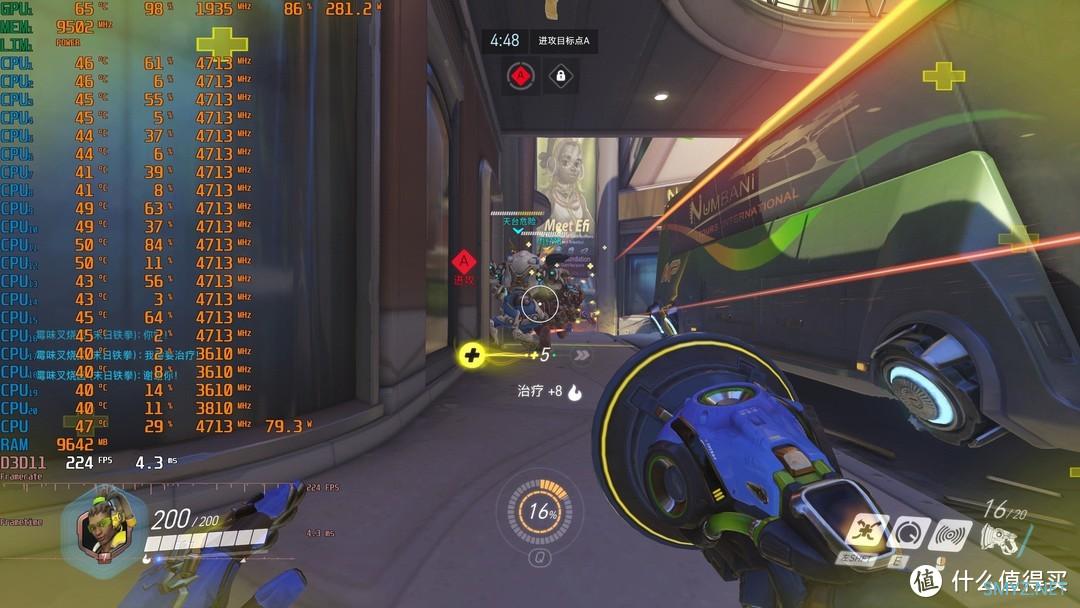Click the red A attack waypoint marker
Screen dimensions: 1080x608
464,262
